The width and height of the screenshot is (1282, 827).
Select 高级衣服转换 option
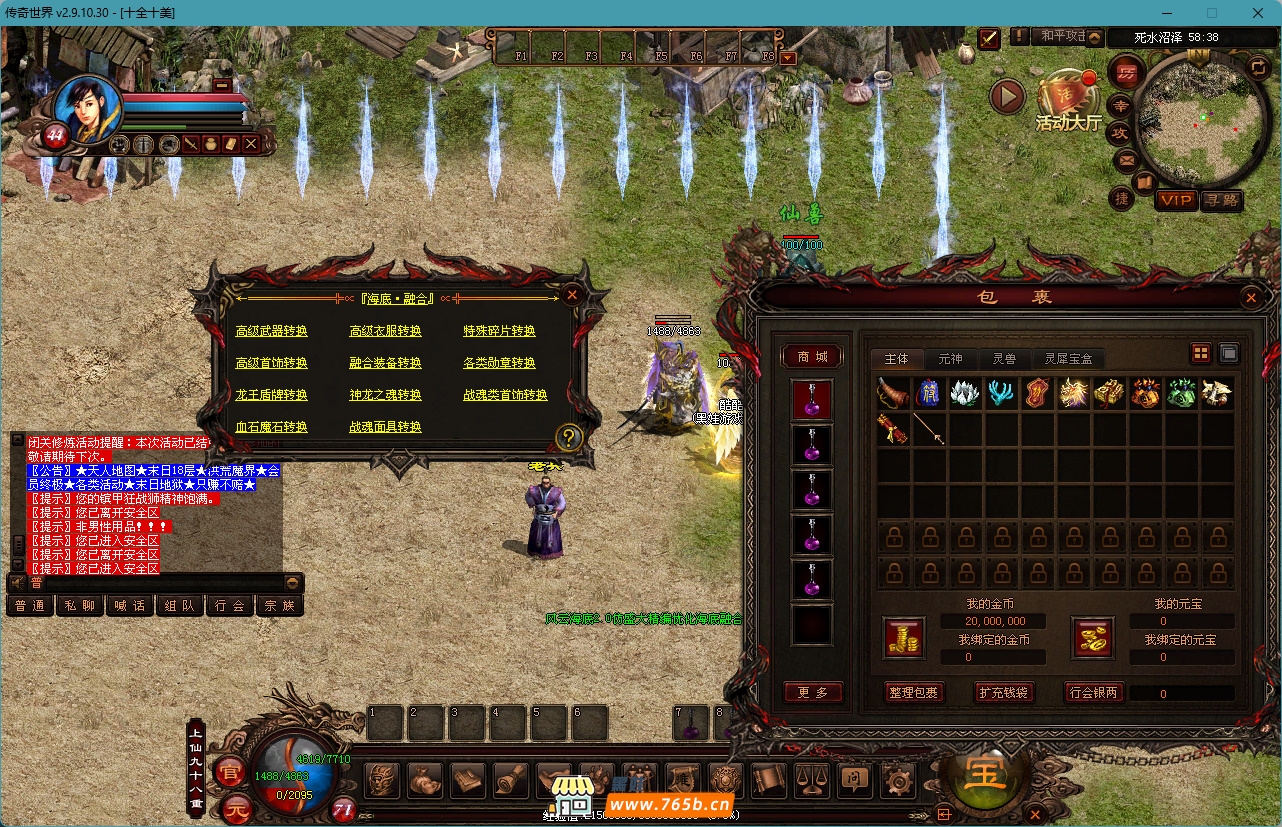point(385,331)
